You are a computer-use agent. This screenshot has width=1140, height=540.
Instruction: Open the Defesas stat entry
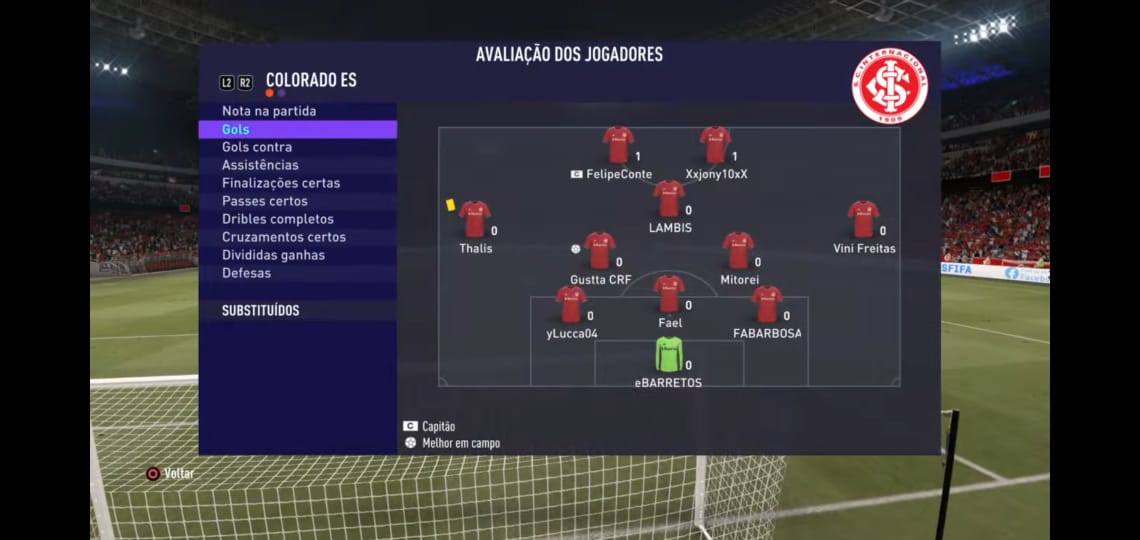click(246, 273)
